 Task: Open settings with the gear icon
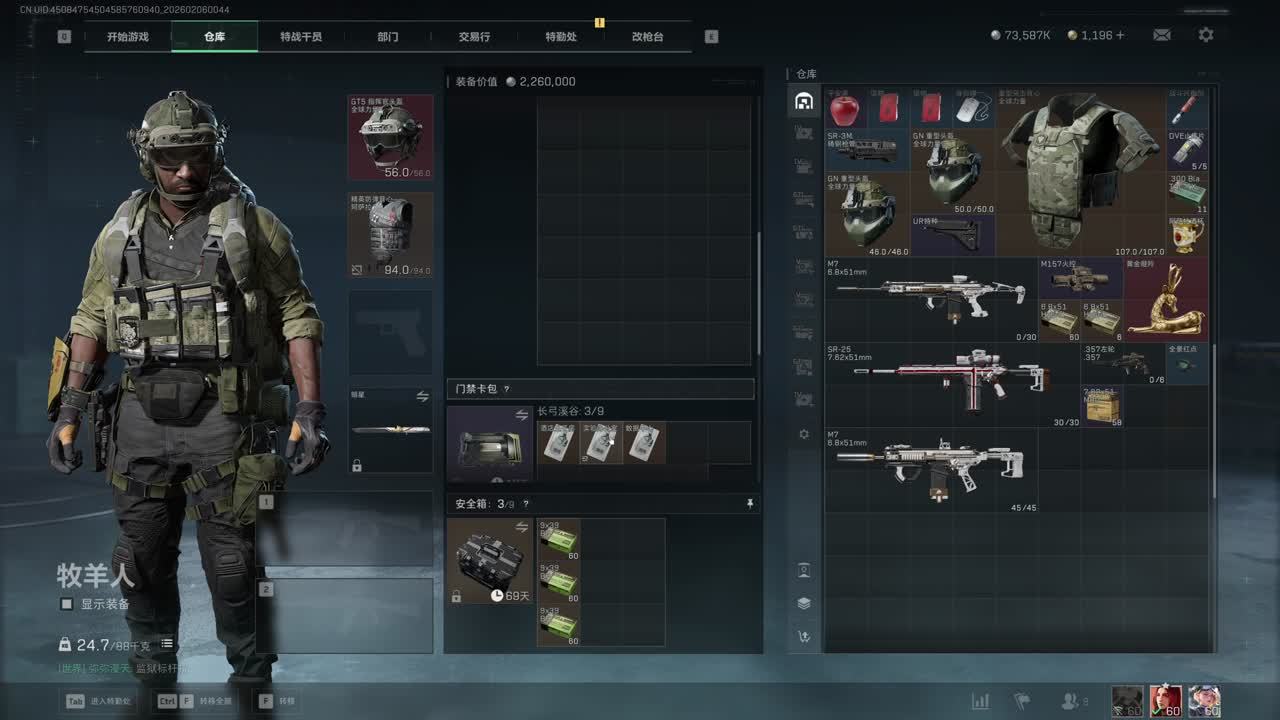tap(1206, 35)
